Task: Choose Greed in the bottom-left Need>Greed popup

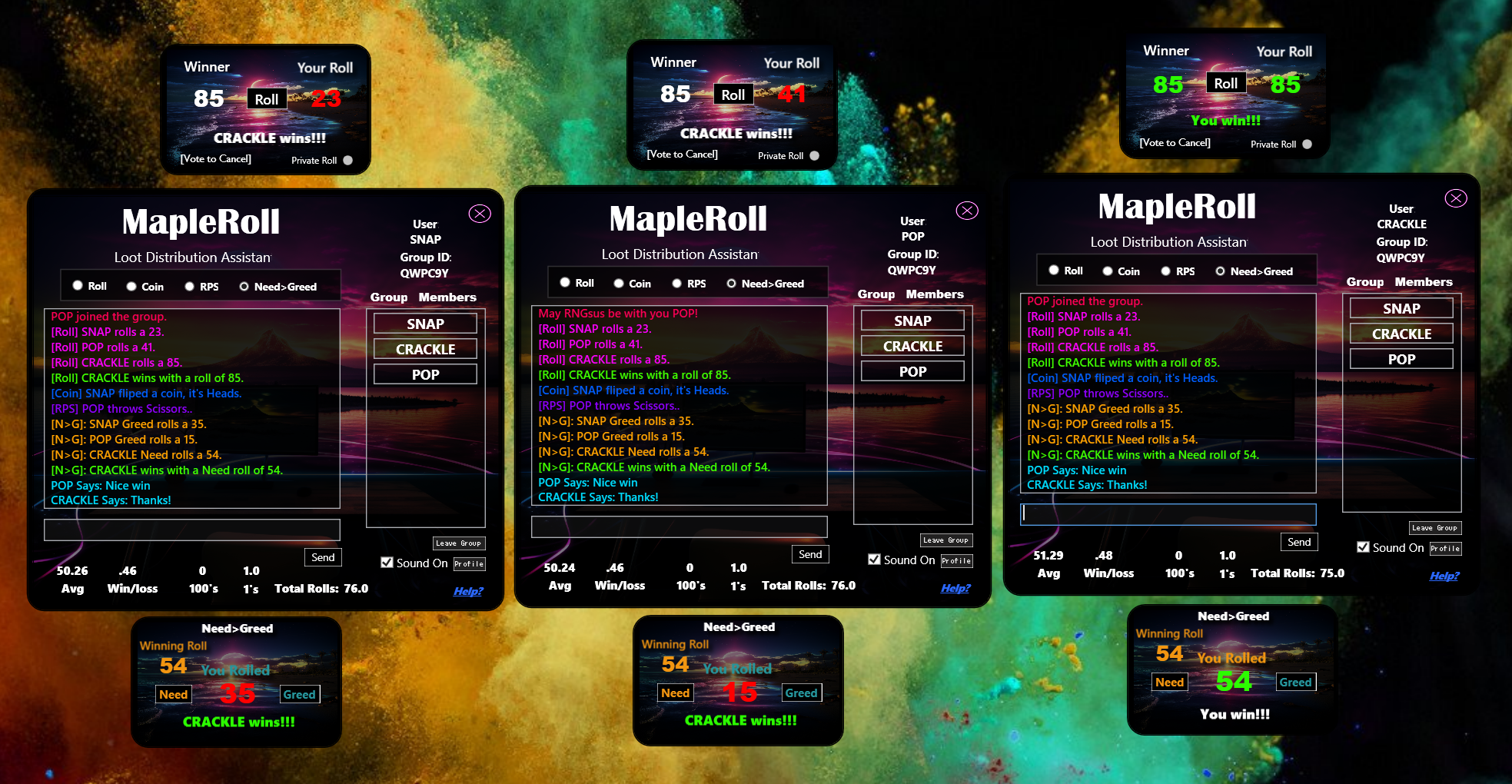Action: pyautogui.click(x=299, y=694)
